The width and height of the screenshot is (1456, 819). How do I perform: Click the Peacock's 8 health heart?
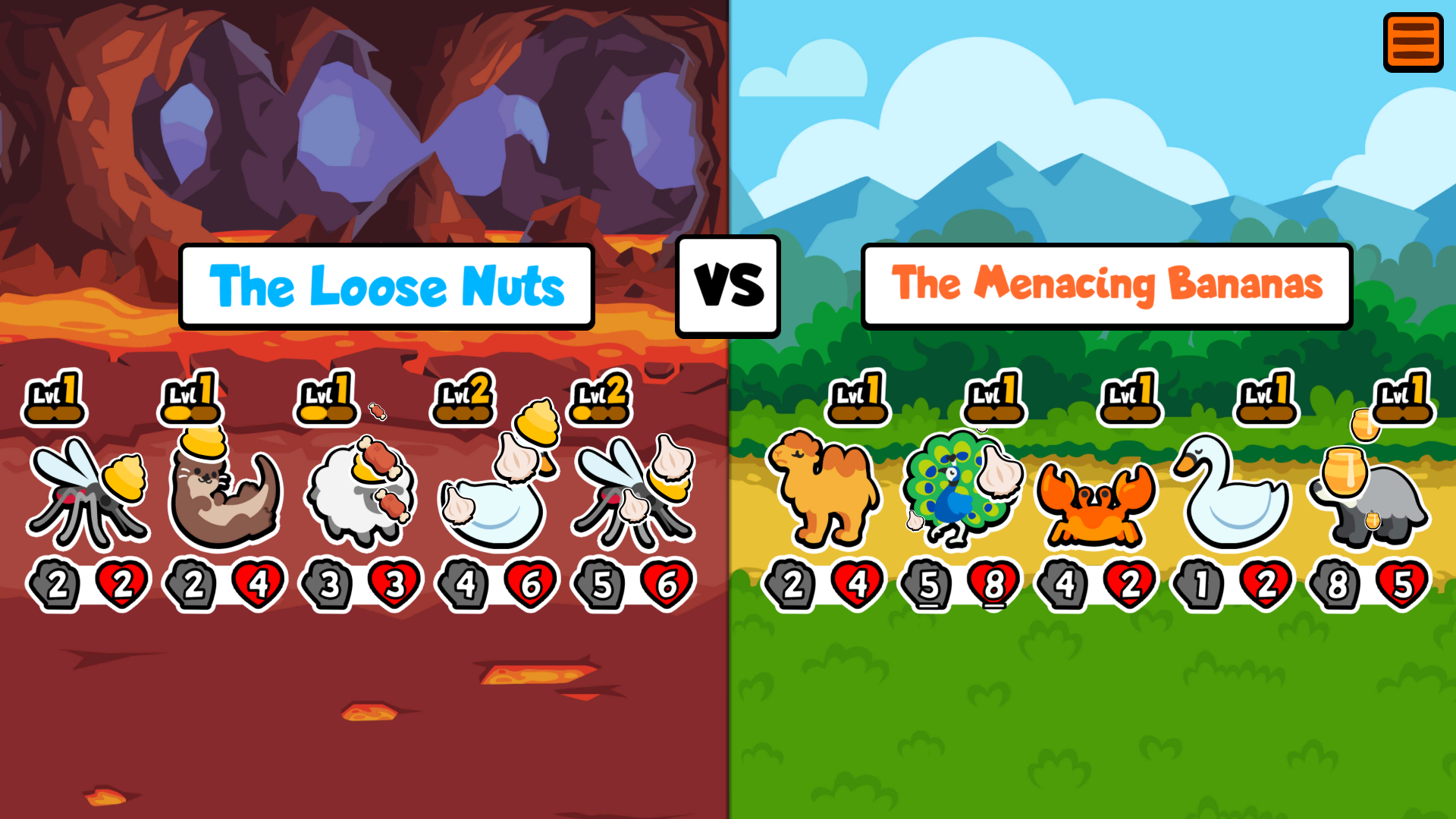(x=995, y=582)
